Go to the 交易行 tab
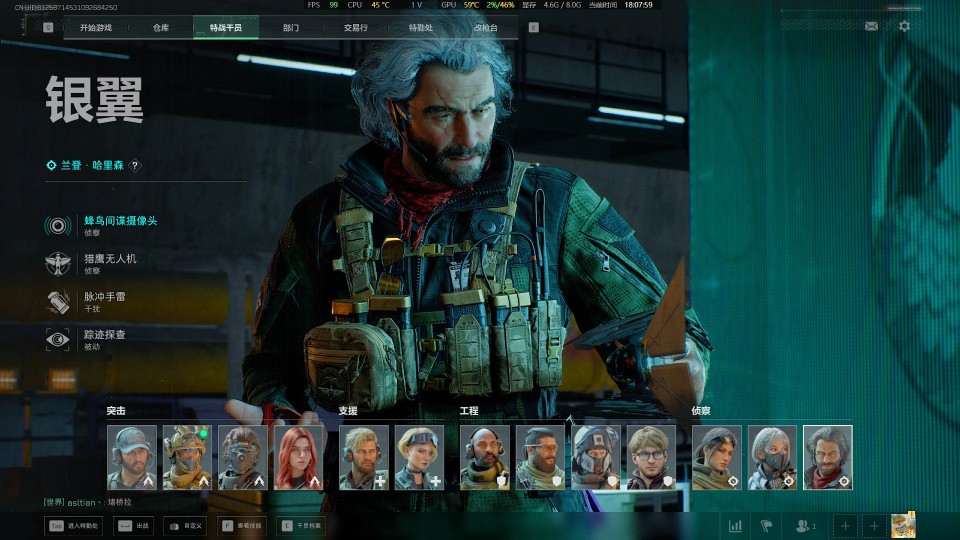Viewport: 960px width, 540px height. click(355, 28)
